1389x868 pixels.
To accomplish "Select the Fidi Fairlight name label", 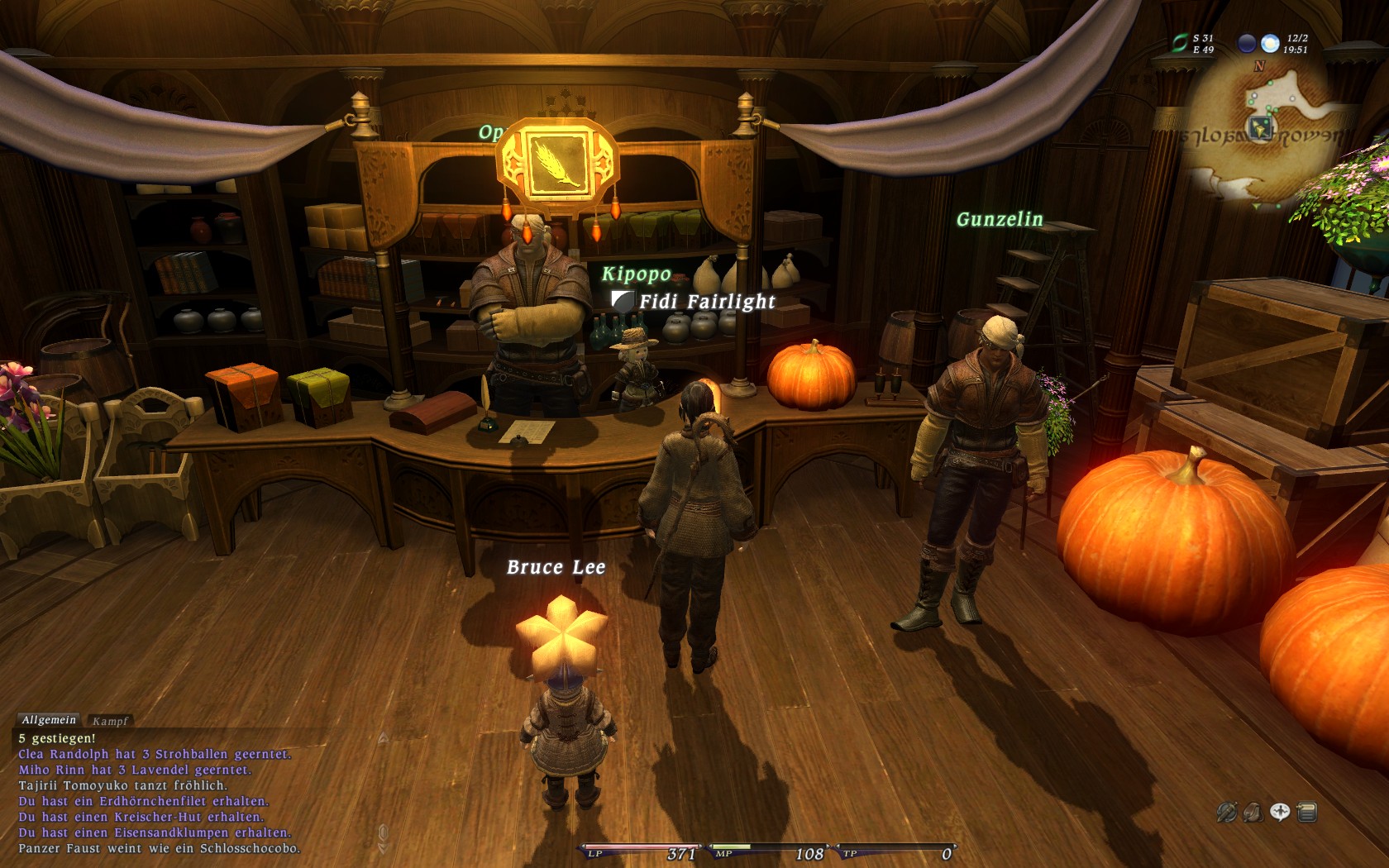I will 707,302.
